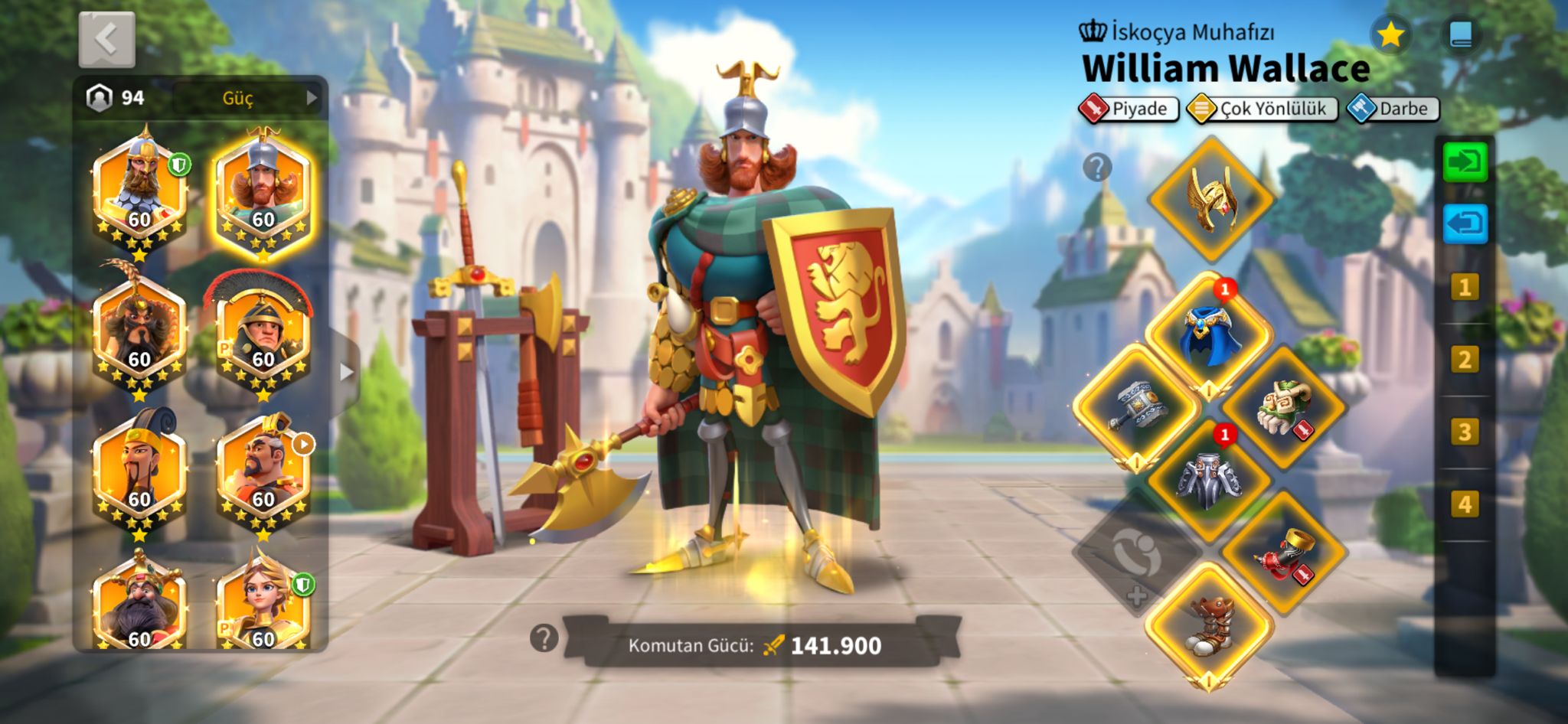1568x724 pixels.
Task: Open the Güç sort dropdown
Action: click(245, 98)
